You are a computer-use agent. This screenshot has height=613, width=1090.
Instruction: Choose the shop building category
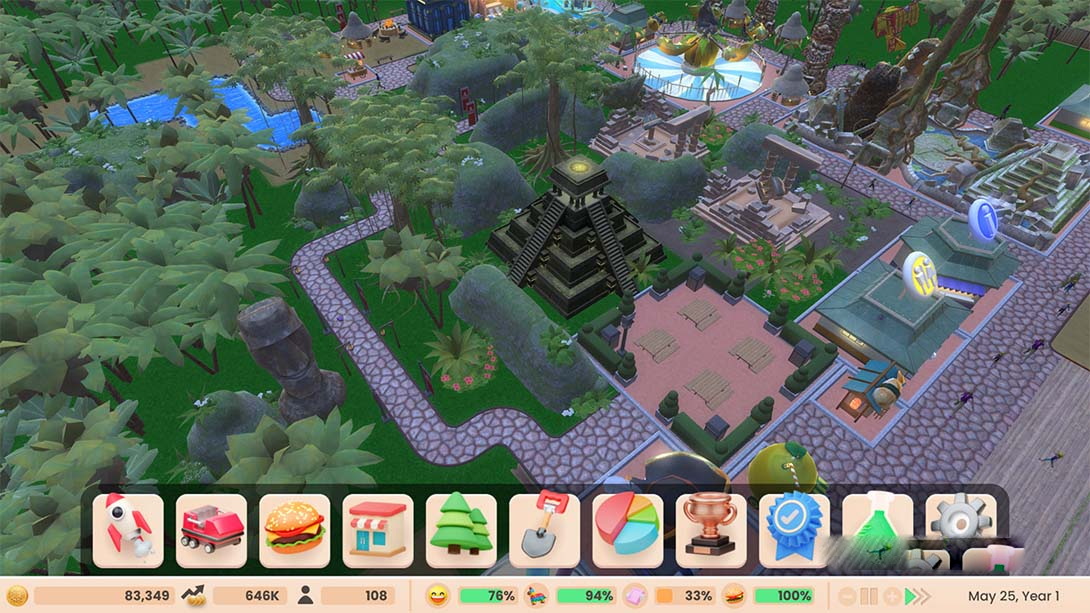(378, 530)
